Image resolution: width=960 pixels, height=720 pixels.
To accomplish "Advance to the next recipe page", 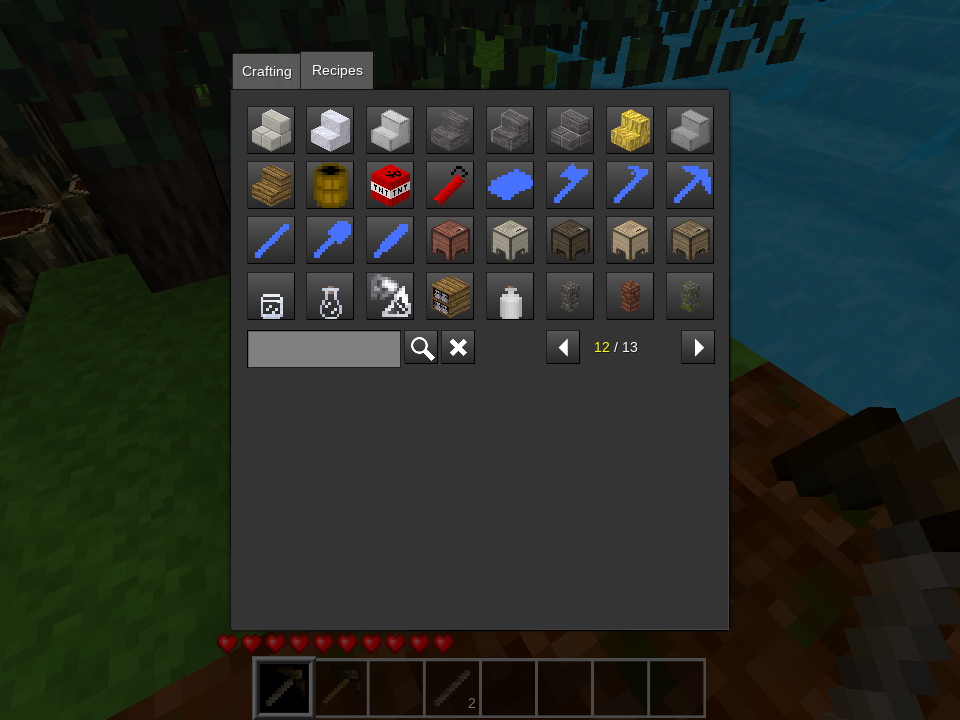I will coord(698,348).
